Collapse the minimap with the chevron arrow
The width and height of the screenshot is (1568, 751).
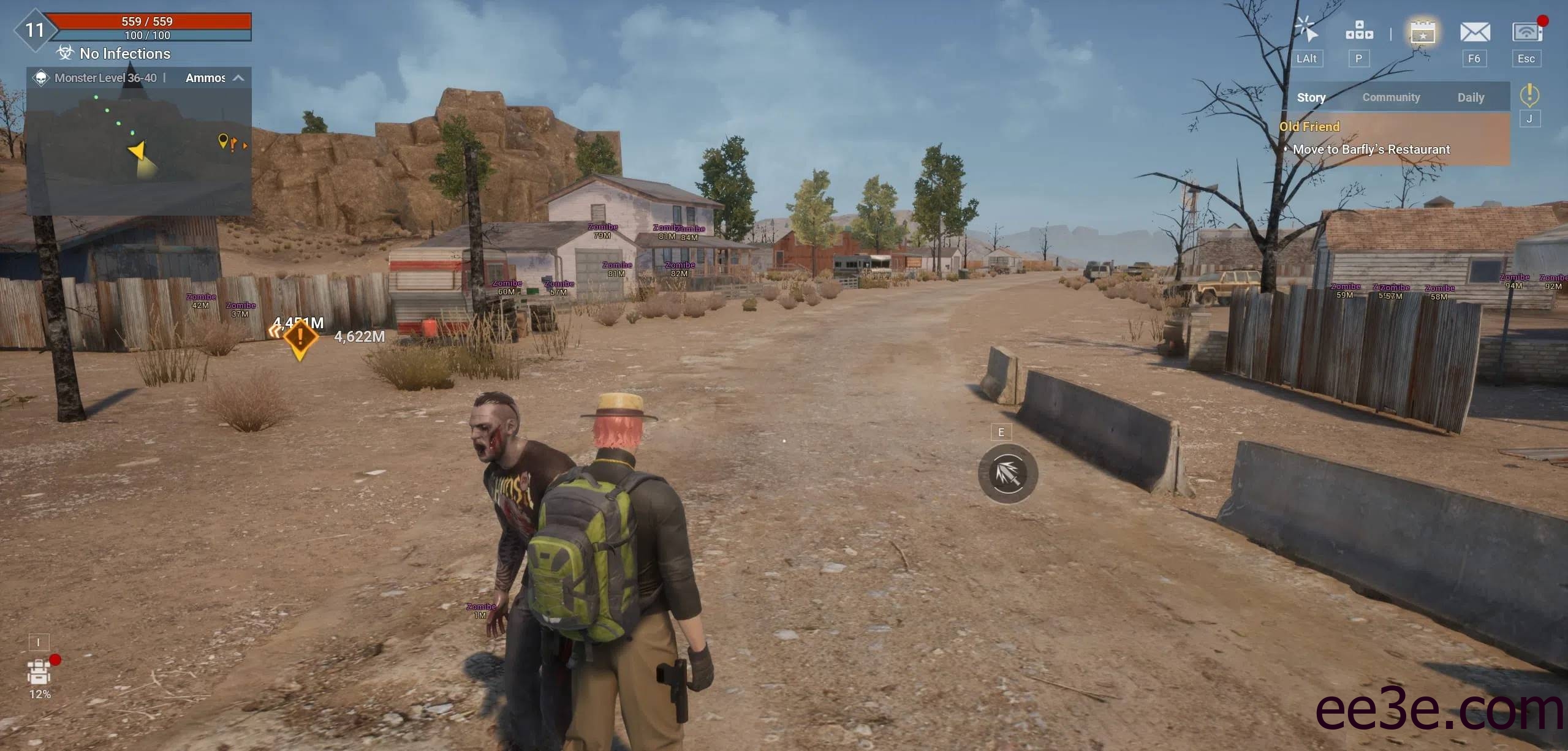[239, 78]
